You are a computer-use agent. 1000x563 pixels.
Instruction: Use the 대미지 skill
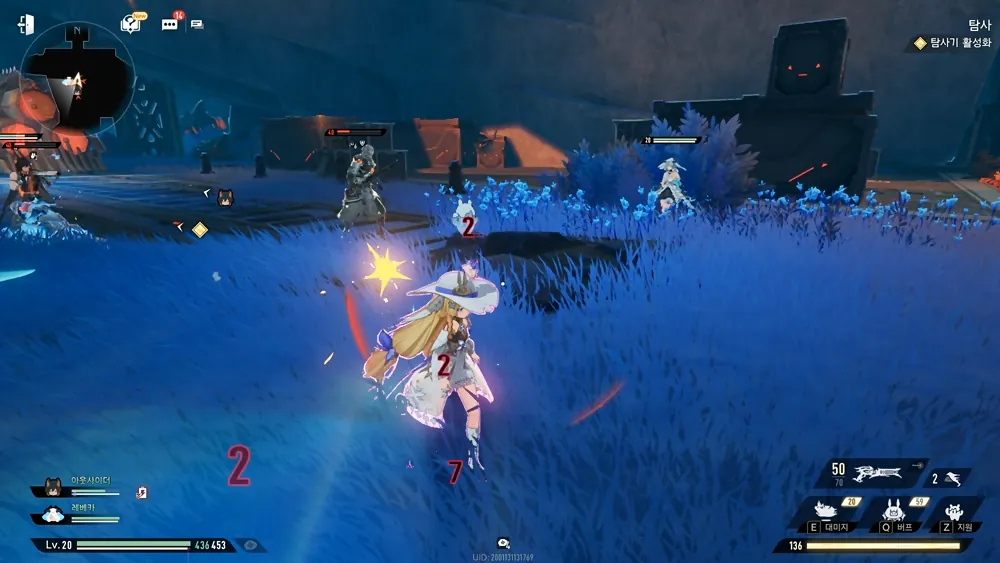[x=827, y=513]
